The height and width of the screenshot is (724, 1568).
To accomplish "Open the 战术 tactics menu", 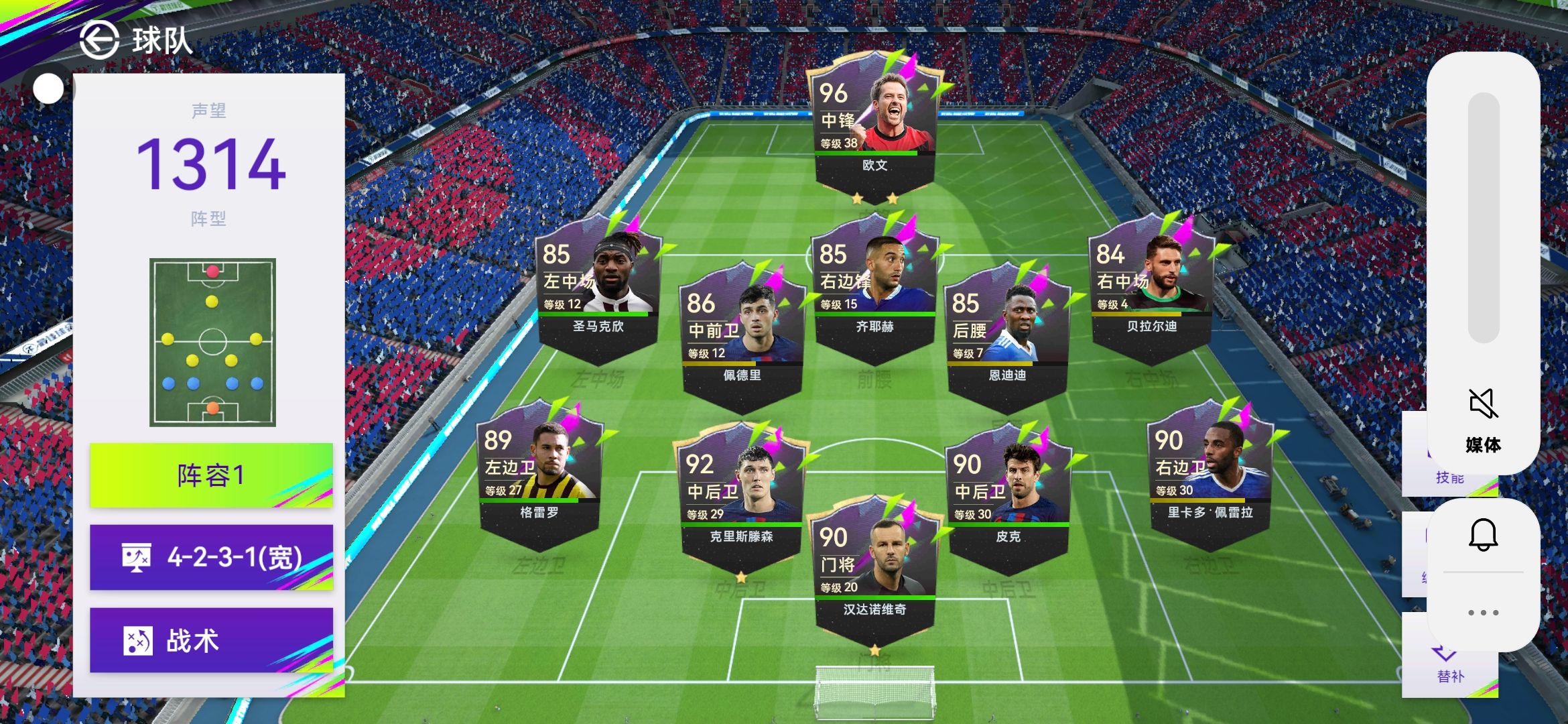I will pyautogui.click(x=211, y=640).
